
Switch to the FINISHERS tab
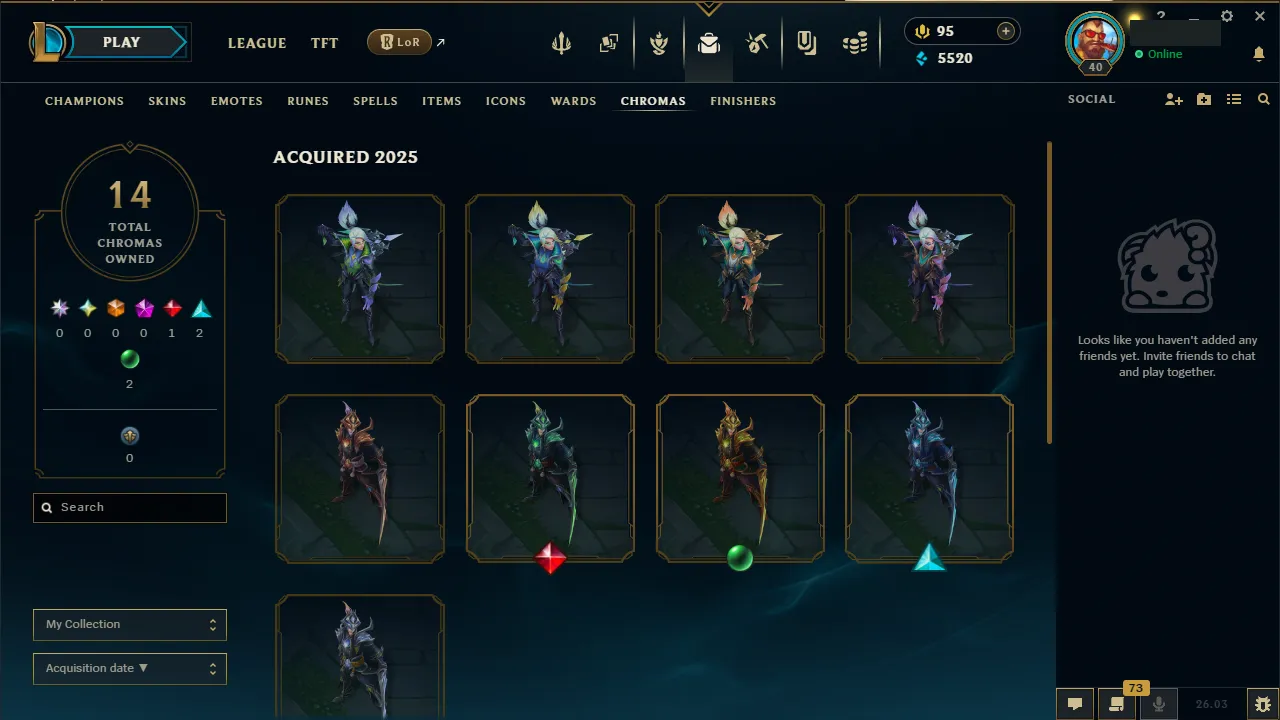[x=743, y=101]
